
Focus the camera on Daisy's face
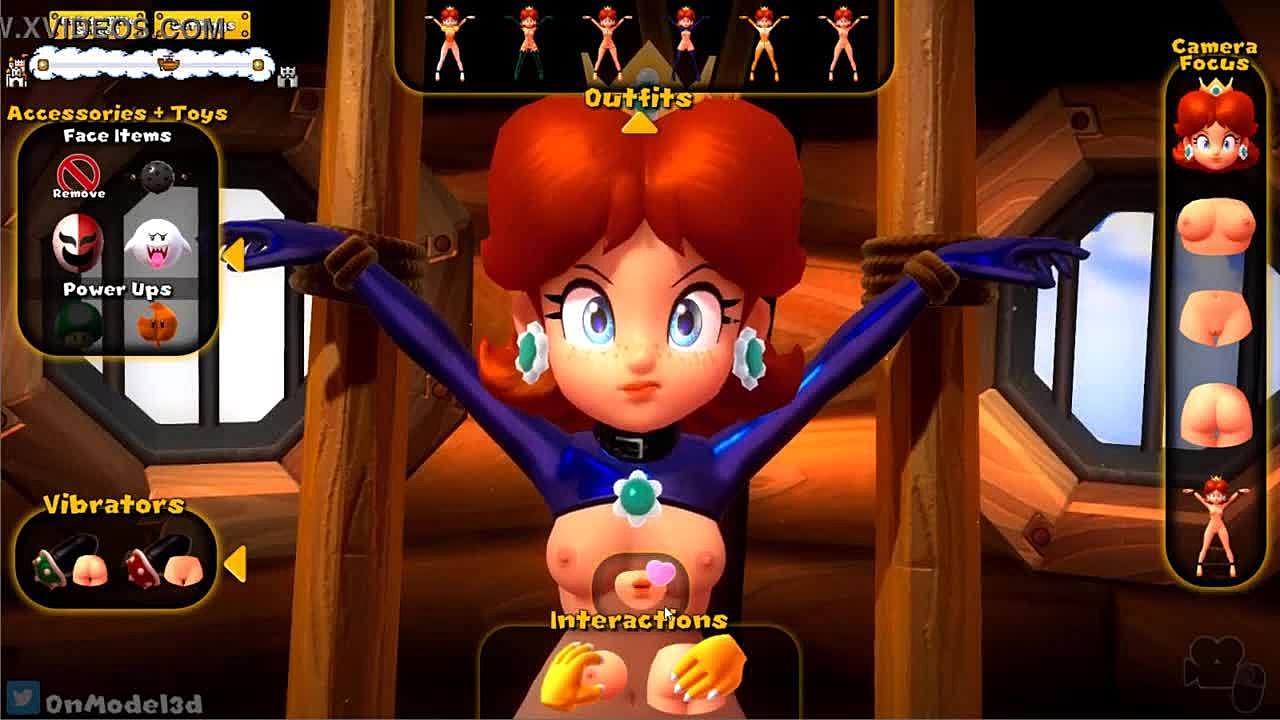click(x=1215, y=127)
